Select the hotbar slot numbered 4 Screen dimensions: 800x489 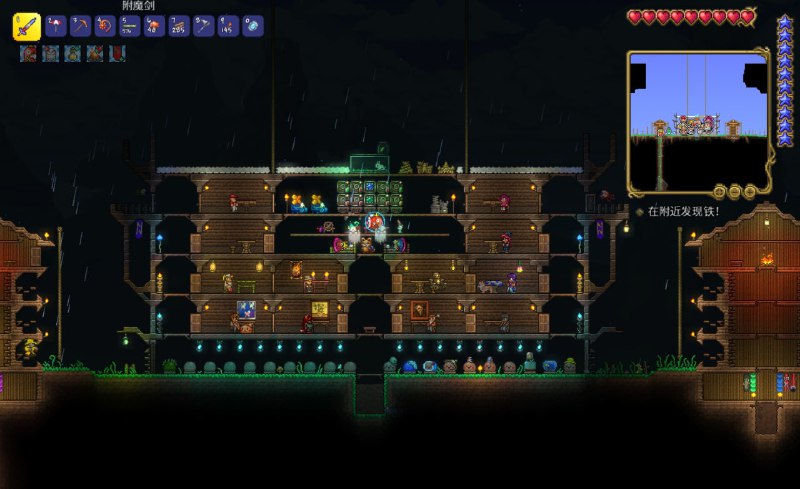click(104, 25)
